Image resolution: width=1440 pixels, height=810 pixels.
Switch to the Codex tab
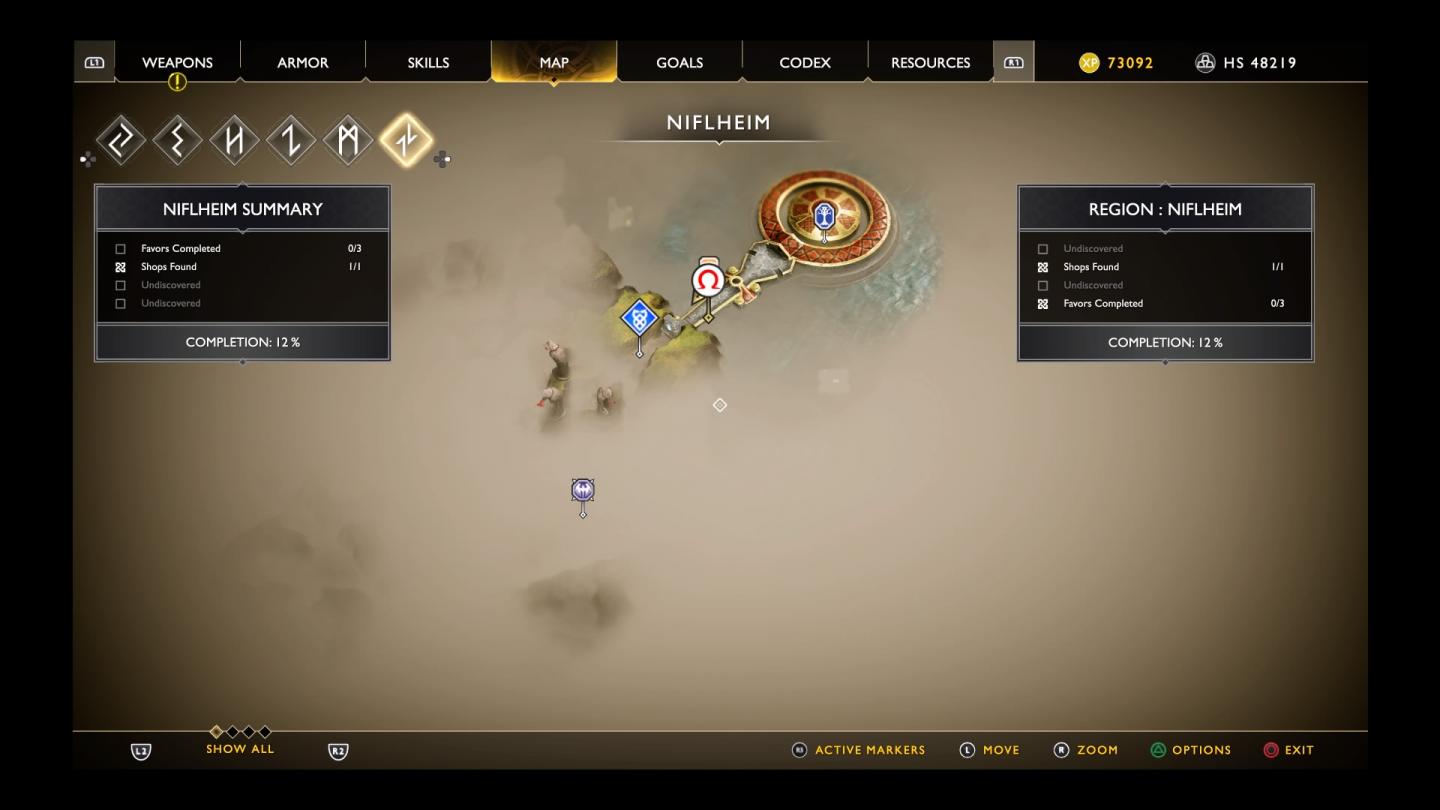click(804, 62)
